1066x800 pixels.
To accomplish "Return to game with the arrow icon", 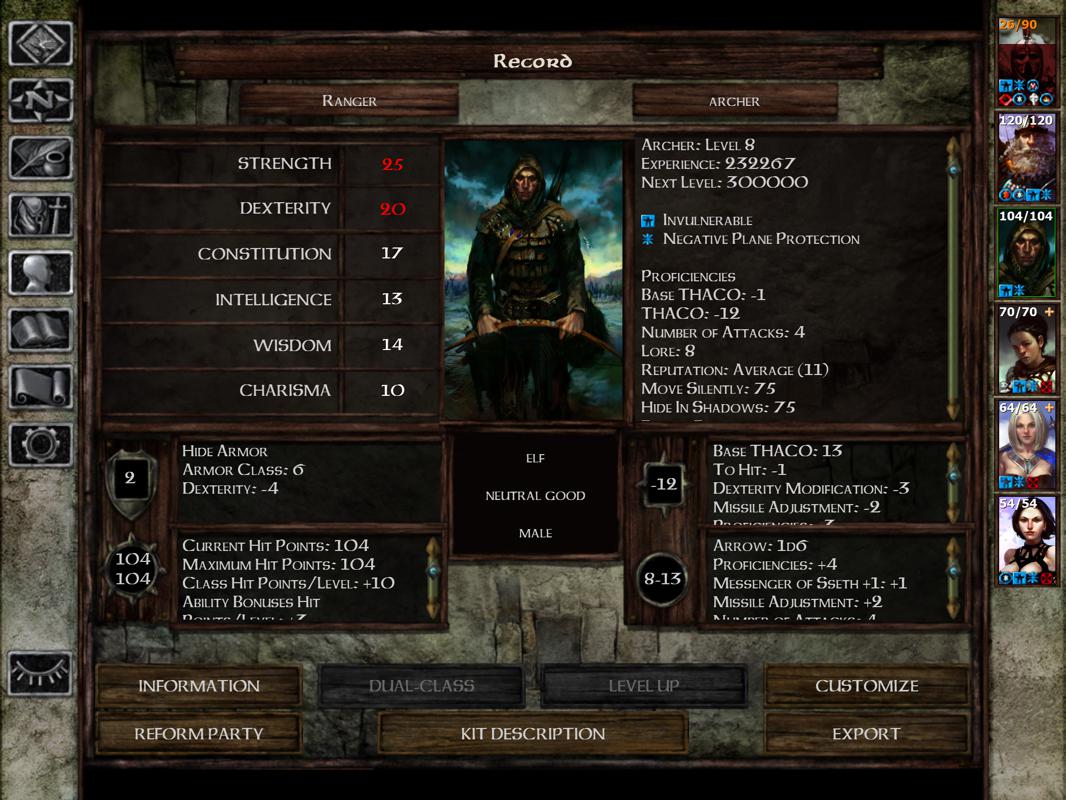I will (41, 45).
